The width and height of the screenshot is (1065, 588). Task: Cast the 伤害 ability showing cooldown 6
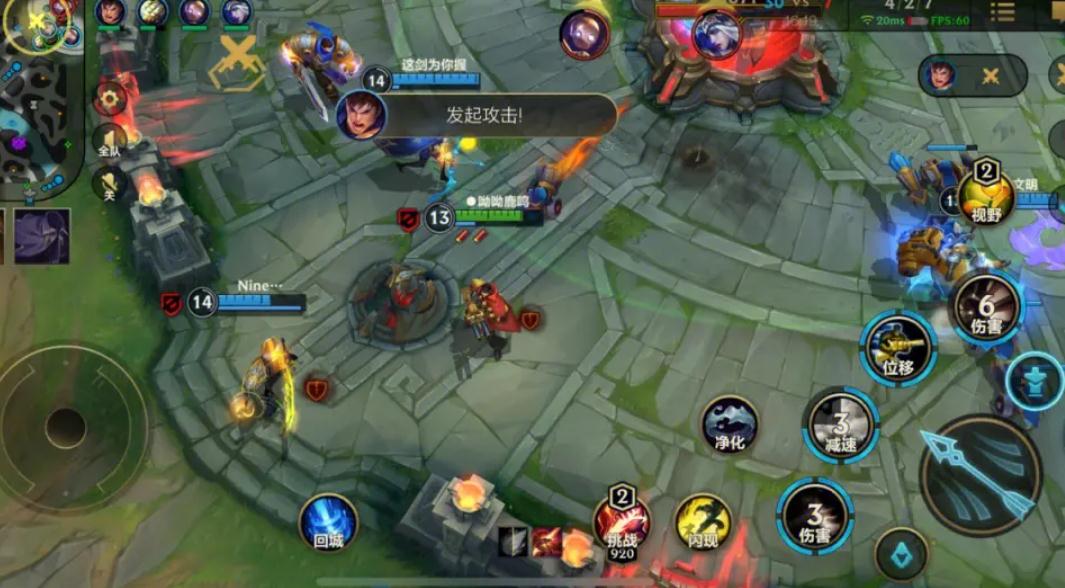coord(985,307)
